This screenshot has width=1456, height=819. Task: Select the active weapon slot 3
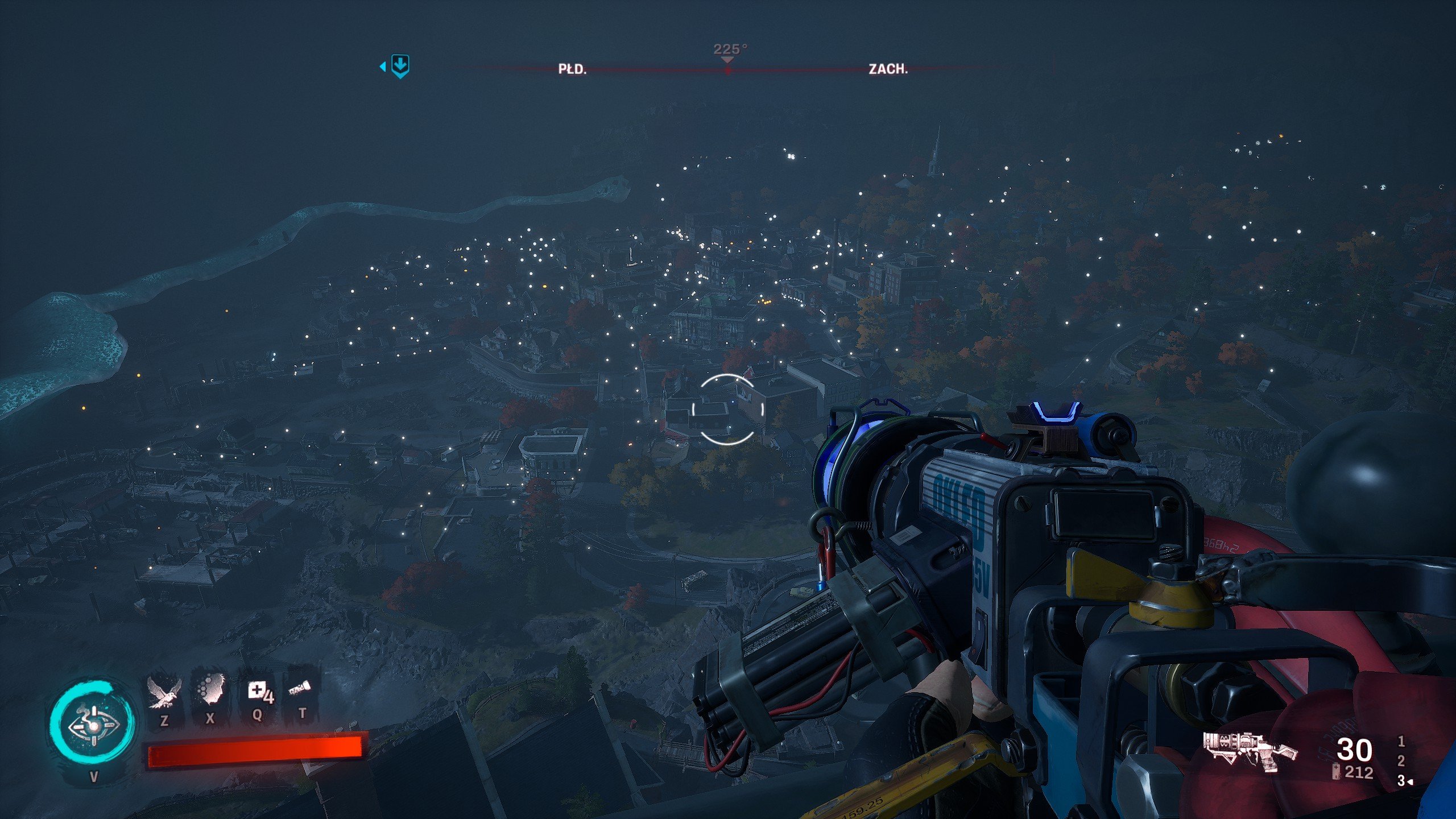1401,781
